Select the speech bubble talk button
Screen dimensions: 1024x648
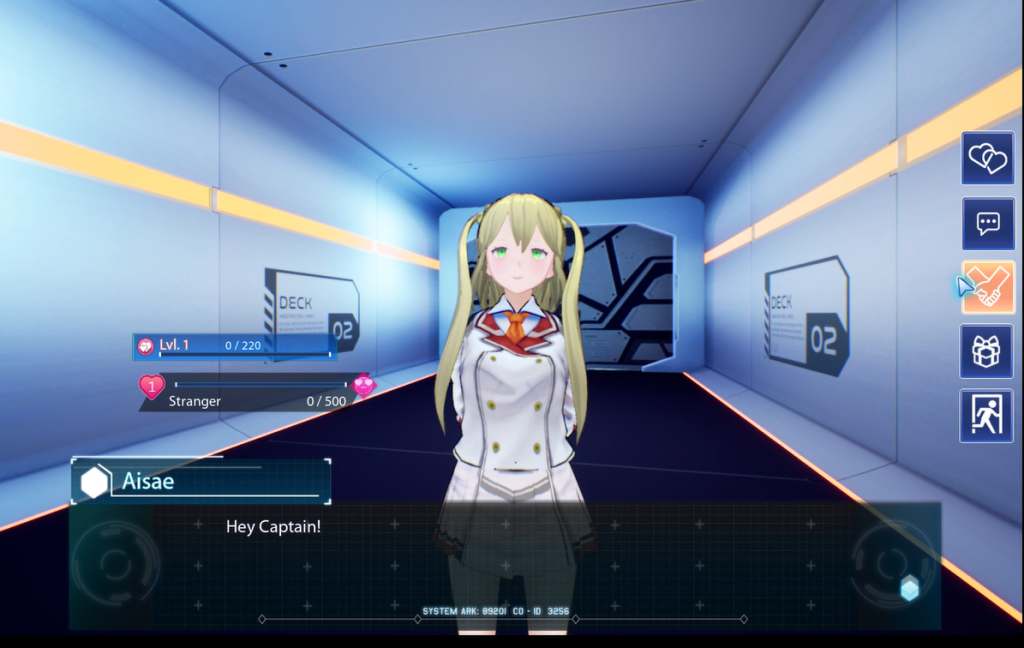987,223
